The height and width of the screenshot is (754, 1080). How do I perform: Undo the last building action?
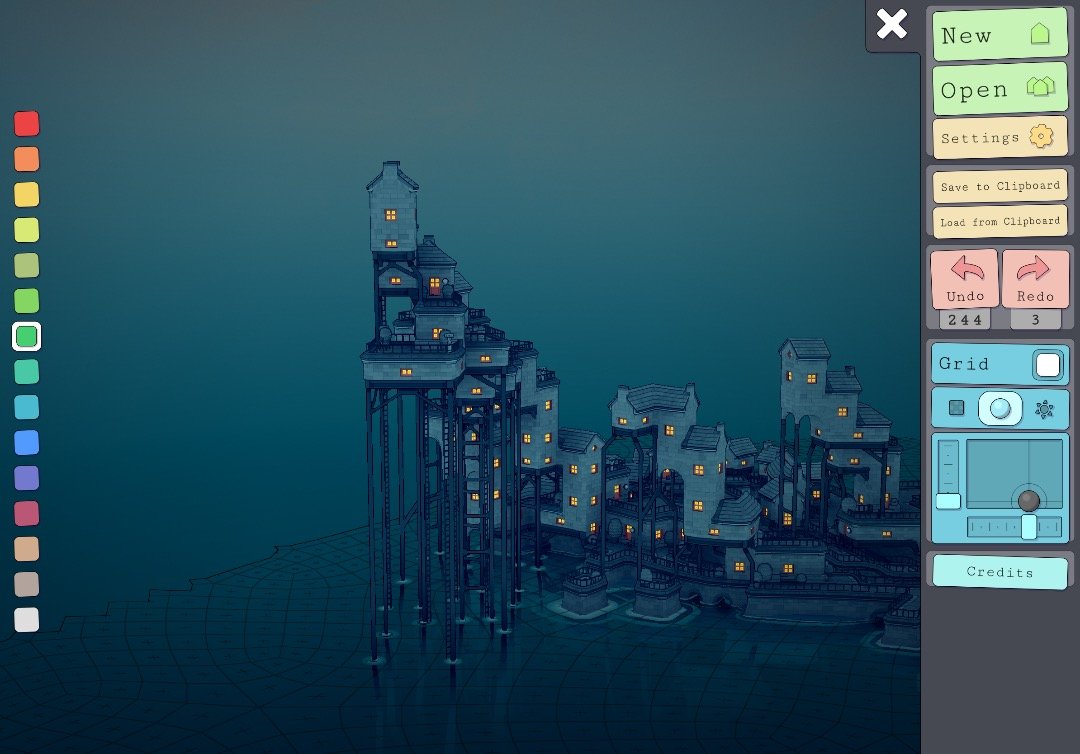(x=965, y=279)
